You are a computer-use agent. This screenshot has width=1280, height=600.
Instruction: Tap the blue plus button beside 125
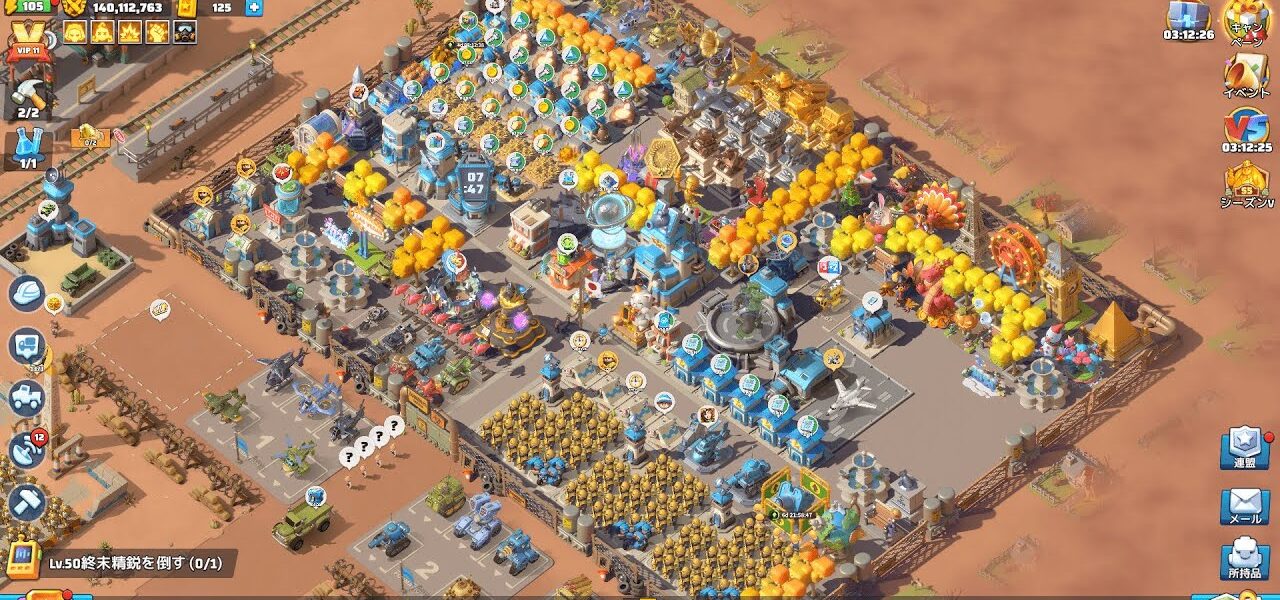pos(254,8)
